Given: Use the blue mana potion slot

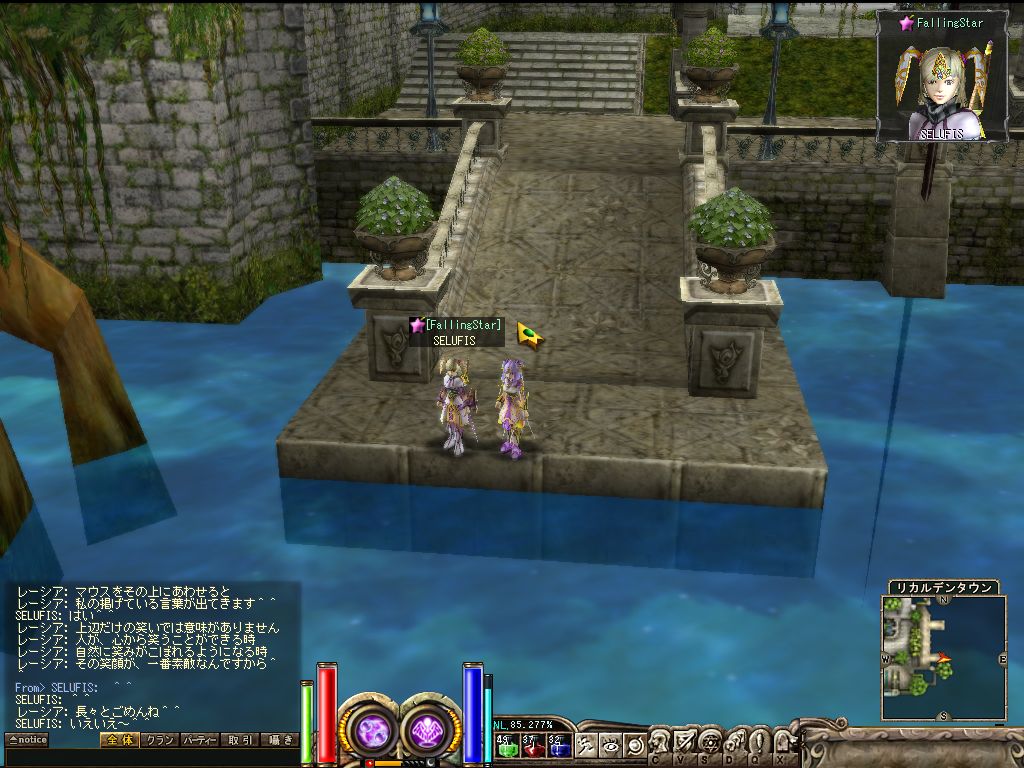Looking at the screenshot, I should click(558, 746).
